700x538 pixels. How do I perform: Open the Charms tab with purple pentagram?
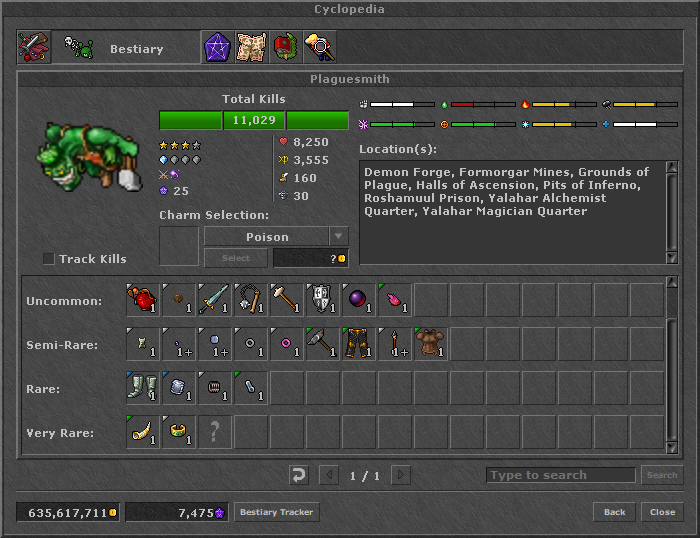[x=217, y=47]
